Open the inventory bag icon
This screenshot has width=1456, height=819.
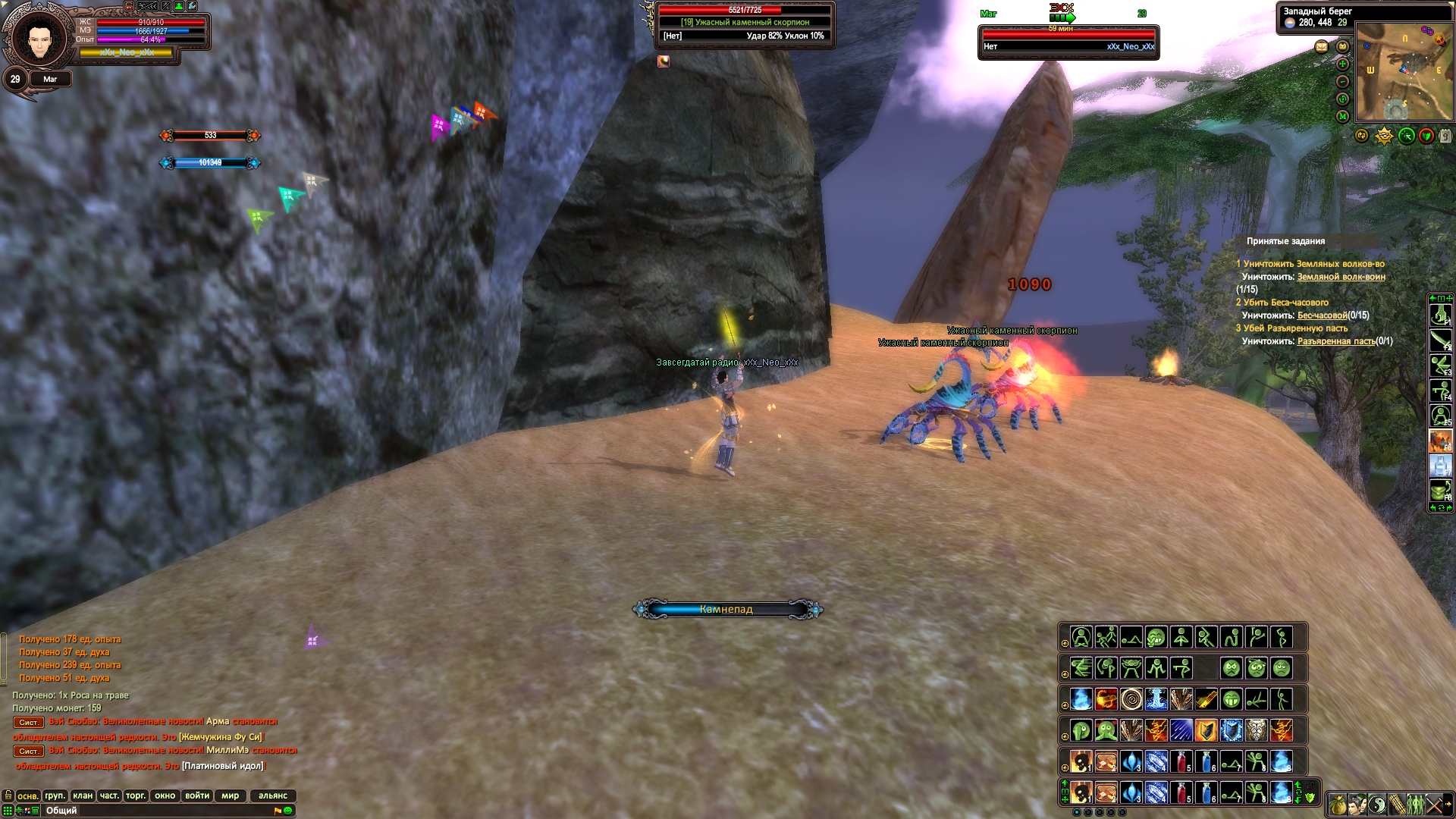tap(1337, 804)
